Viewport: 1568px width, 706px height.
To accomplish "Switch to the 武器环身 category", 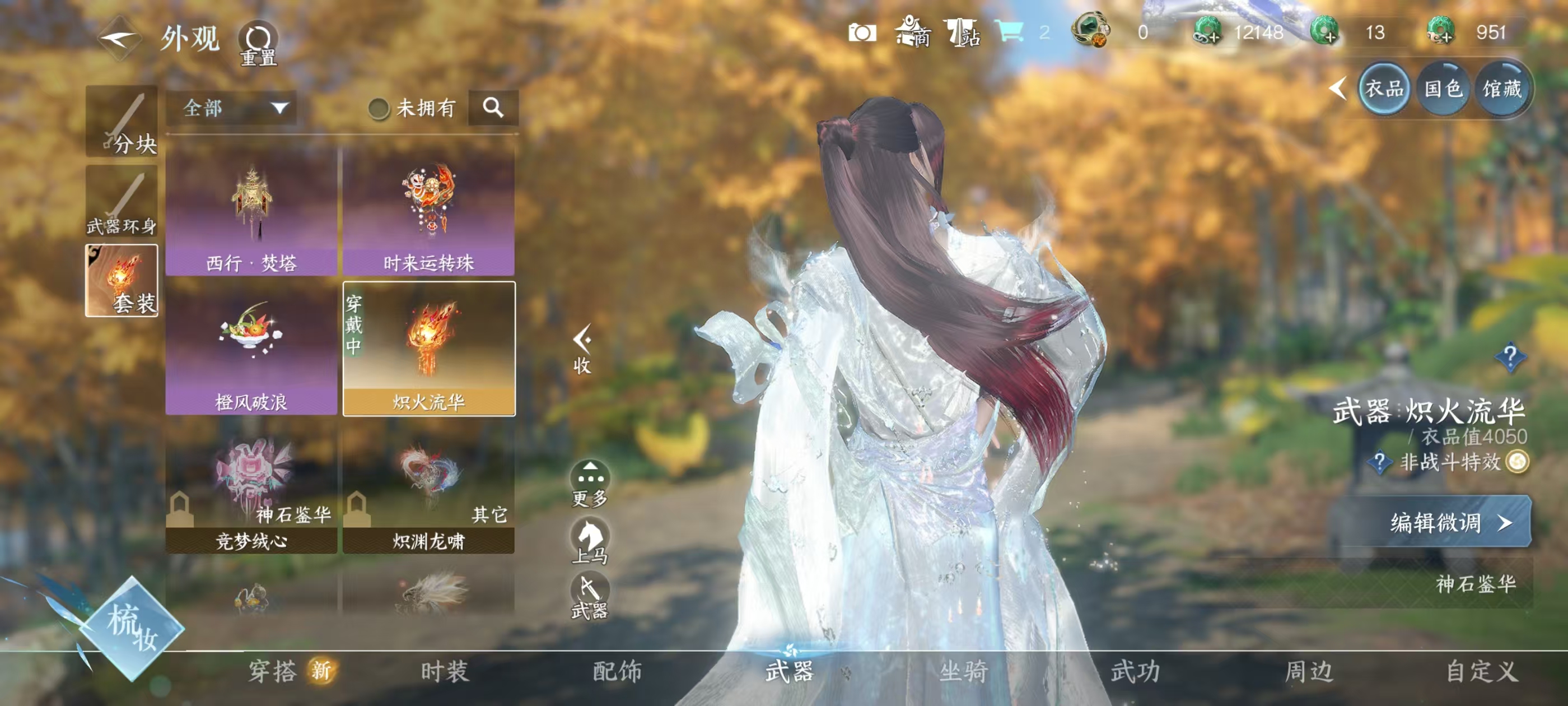I will [x=122, y=202].
